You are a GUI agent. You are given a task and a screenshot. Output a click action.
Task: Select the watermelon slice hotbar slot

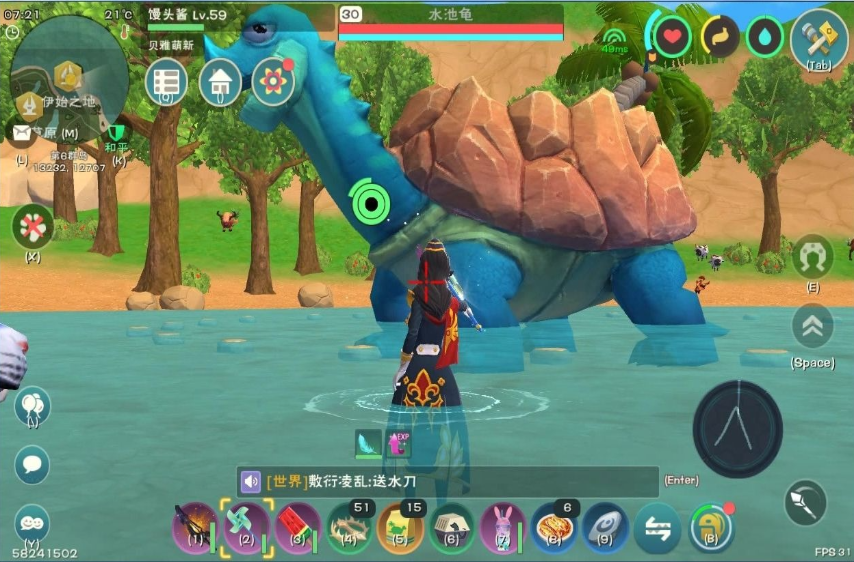(x=297, y=527)
